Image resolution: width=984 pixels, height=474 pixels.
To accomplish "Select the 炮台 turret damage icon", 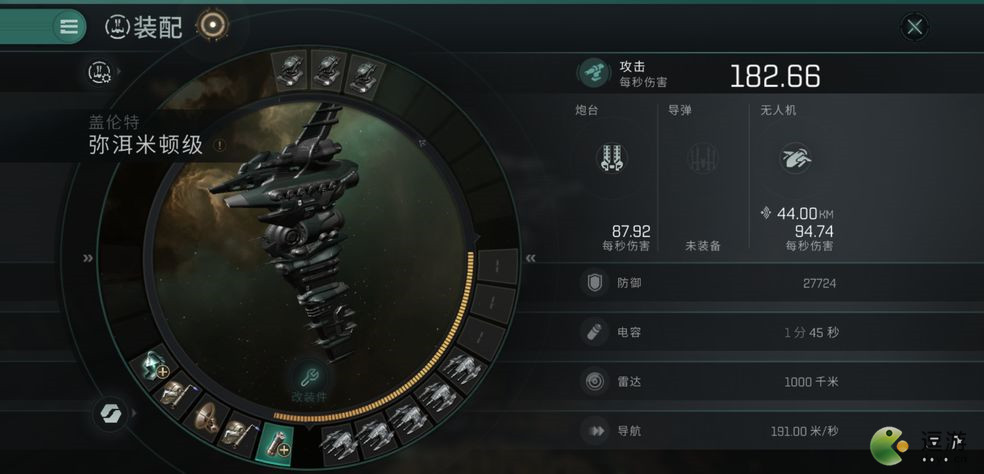I will pyautogui.click(x=610, y=158).
